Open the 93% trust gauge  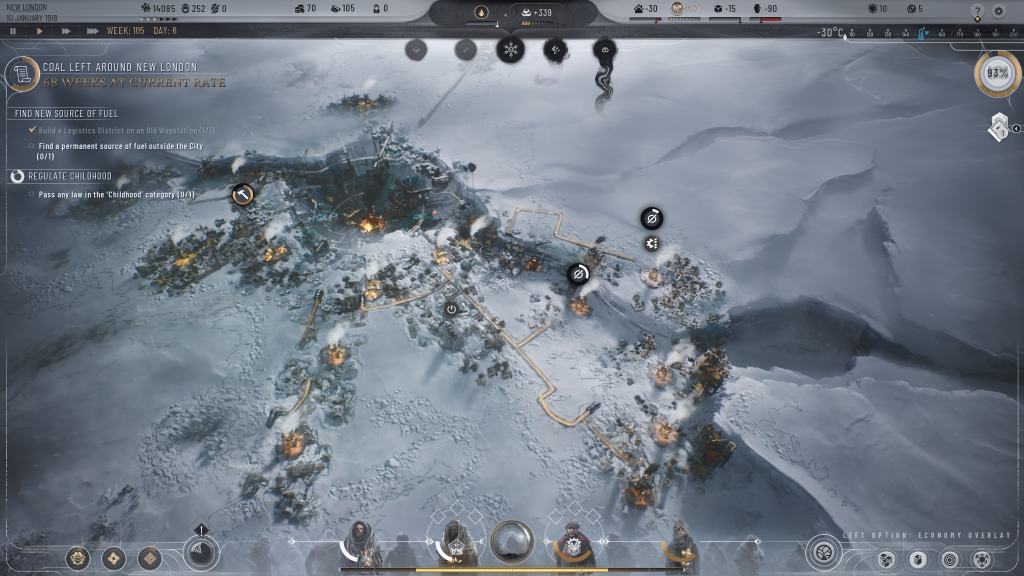(997, 74)
